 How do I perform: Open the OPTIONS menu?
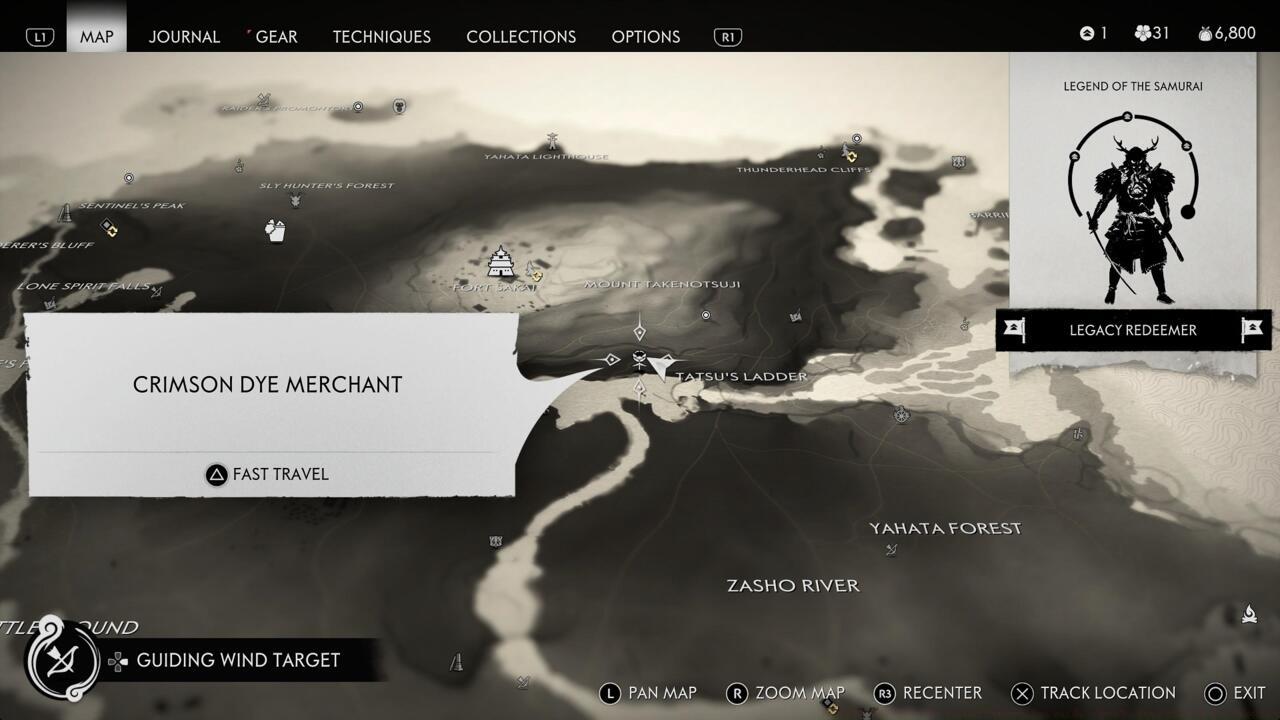(x=646, y=36)
